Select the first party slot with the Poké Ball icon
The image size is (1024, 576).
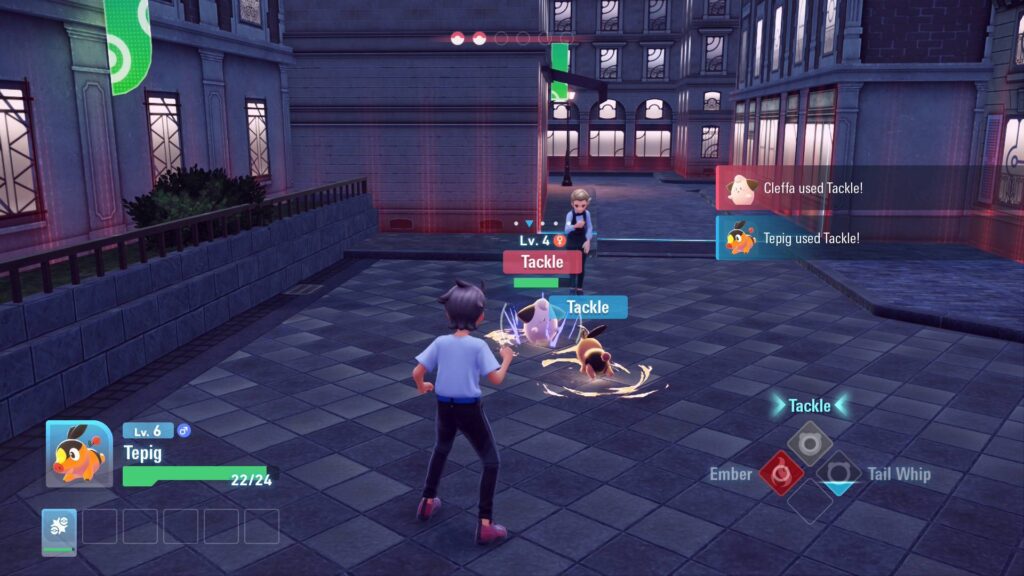[59, 531]
